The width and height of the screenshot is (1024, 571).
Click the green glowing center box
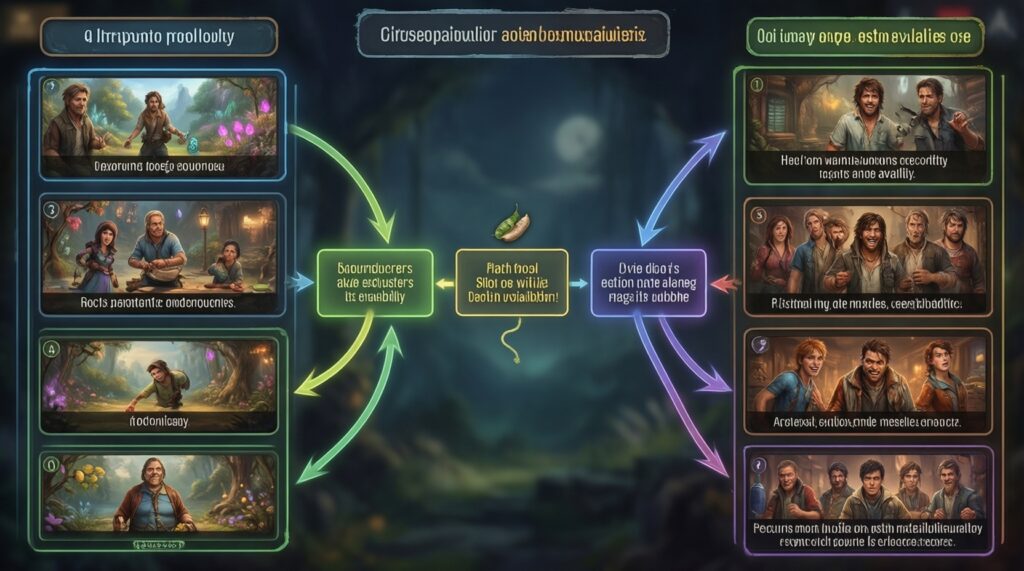point(375,283)
